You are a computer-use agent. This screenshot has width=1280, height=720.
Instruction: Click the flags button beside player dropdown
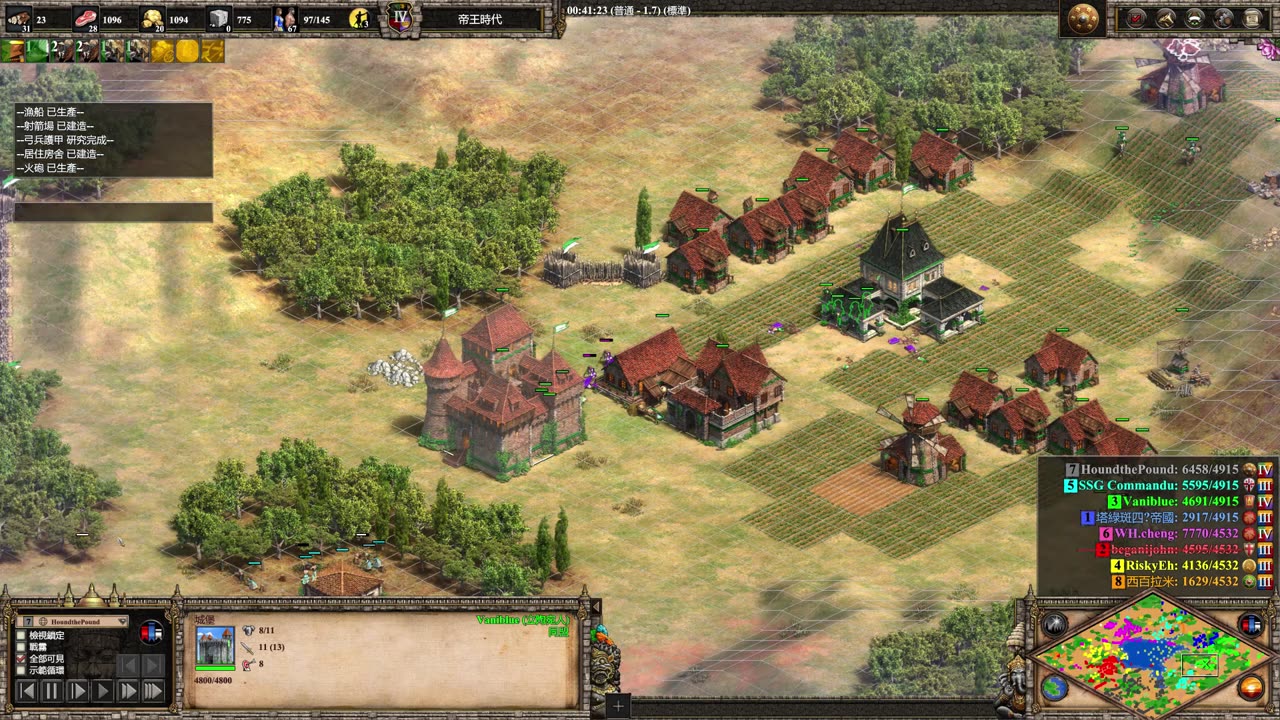coord(152,632)
